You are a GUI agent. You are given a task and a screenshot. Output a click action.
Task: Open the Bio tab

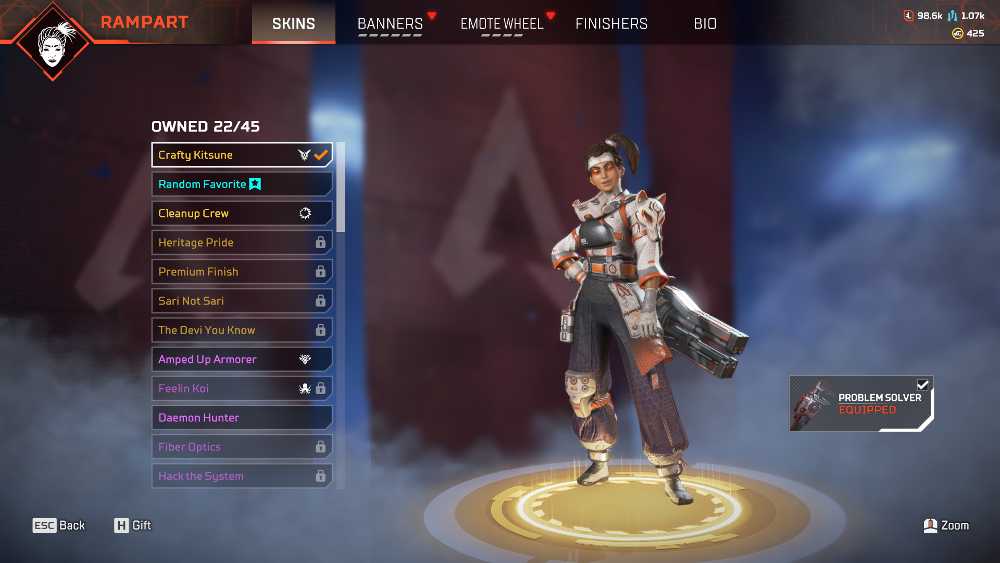pos(705,24)
